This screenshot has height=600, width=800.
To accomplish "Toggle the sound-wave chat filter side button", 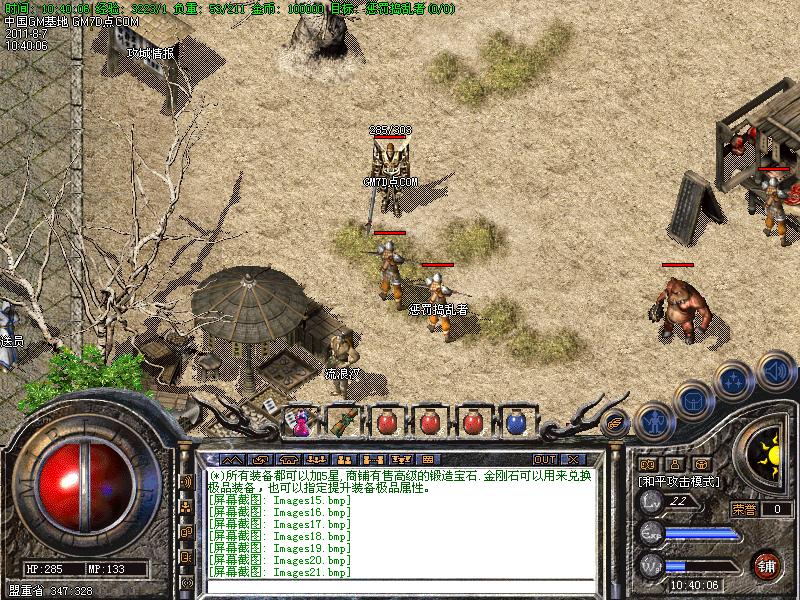I will [186, 482].
